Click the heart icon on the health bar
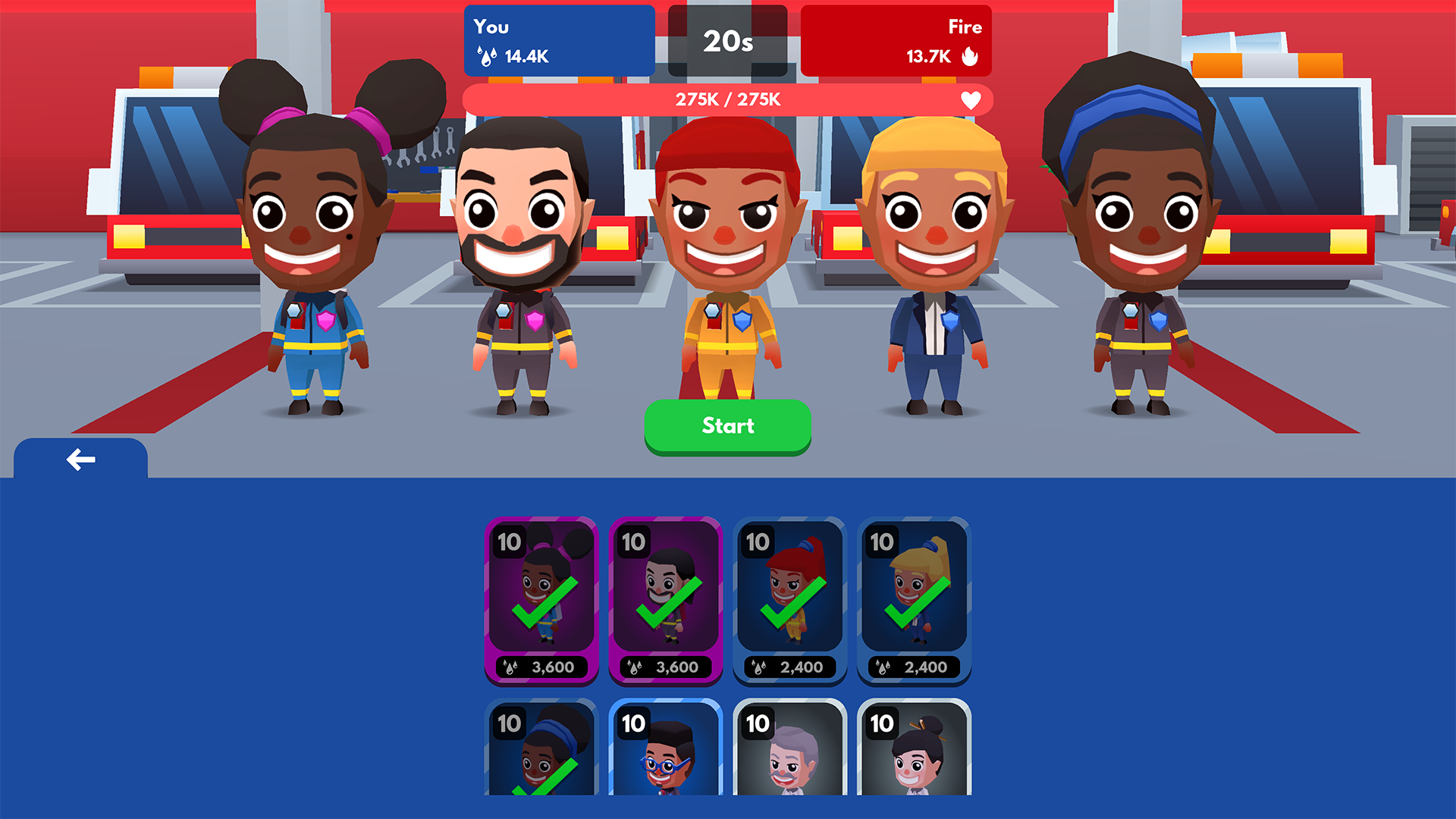The width and height of the screenshot is (1456, 819). click(971, 99)
